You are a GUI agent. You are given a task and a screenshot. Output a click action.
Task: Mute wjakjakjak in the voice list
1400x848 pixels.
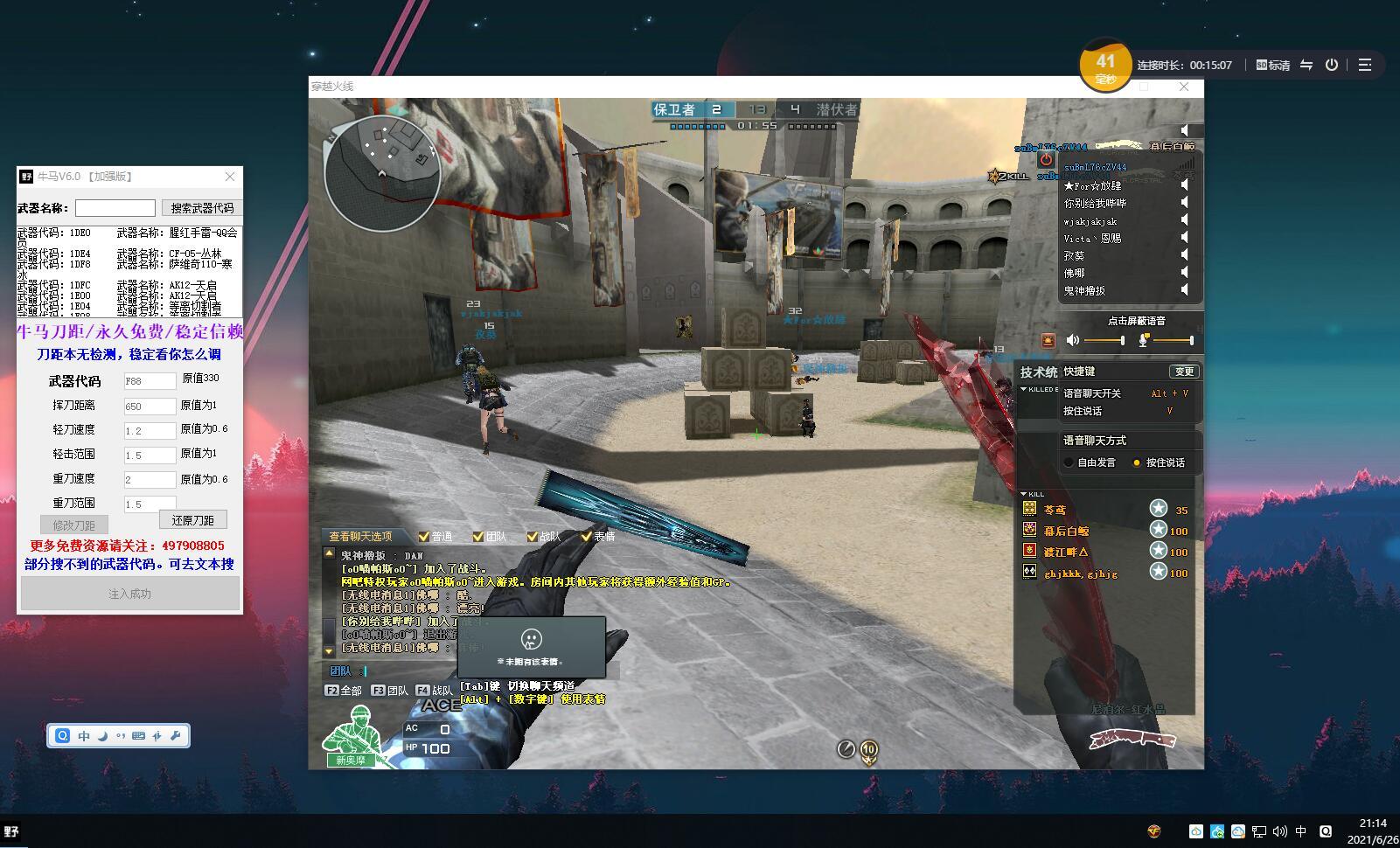coord(1185,220)
